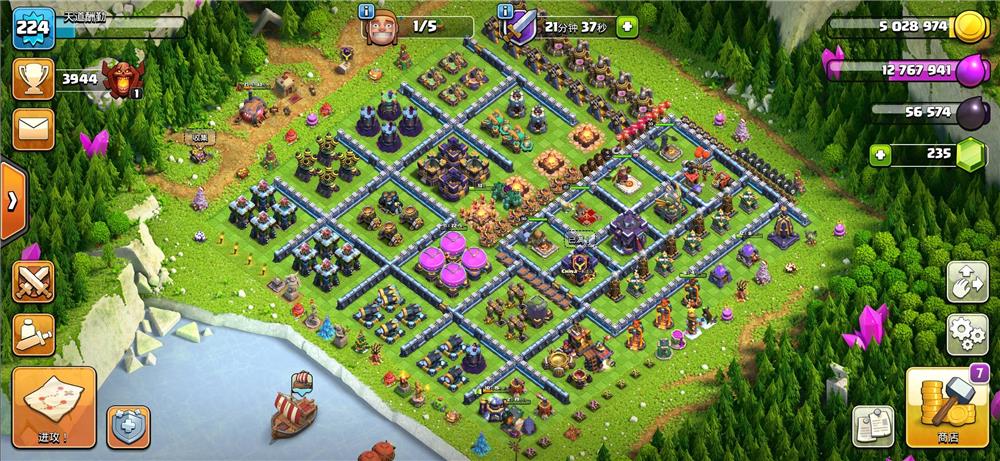Add shield time with green plus
The image size is (1000, 461).
pos(627,27)
